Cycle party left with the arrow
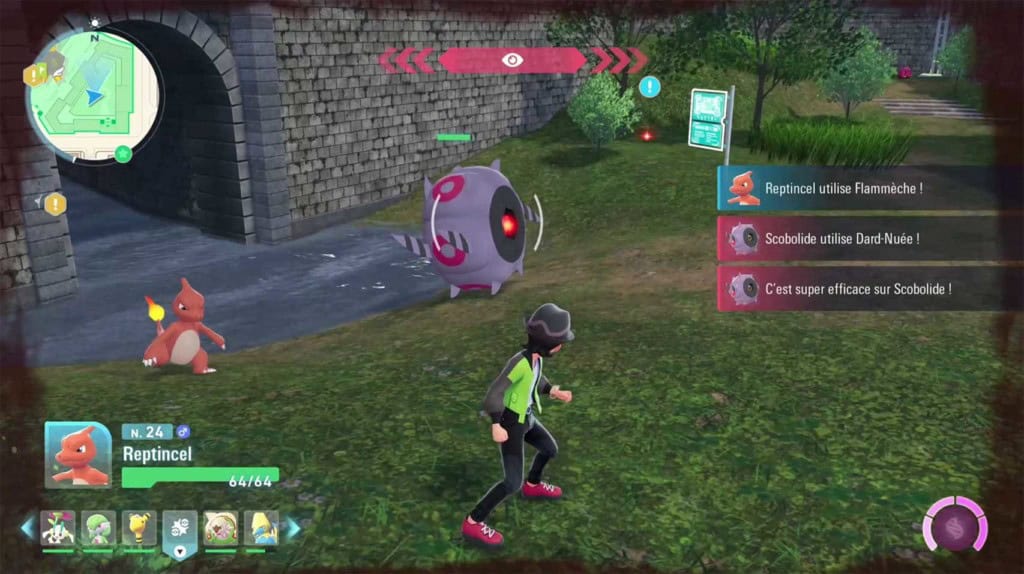Screen dimensions: 1024x574 (27, 528)
